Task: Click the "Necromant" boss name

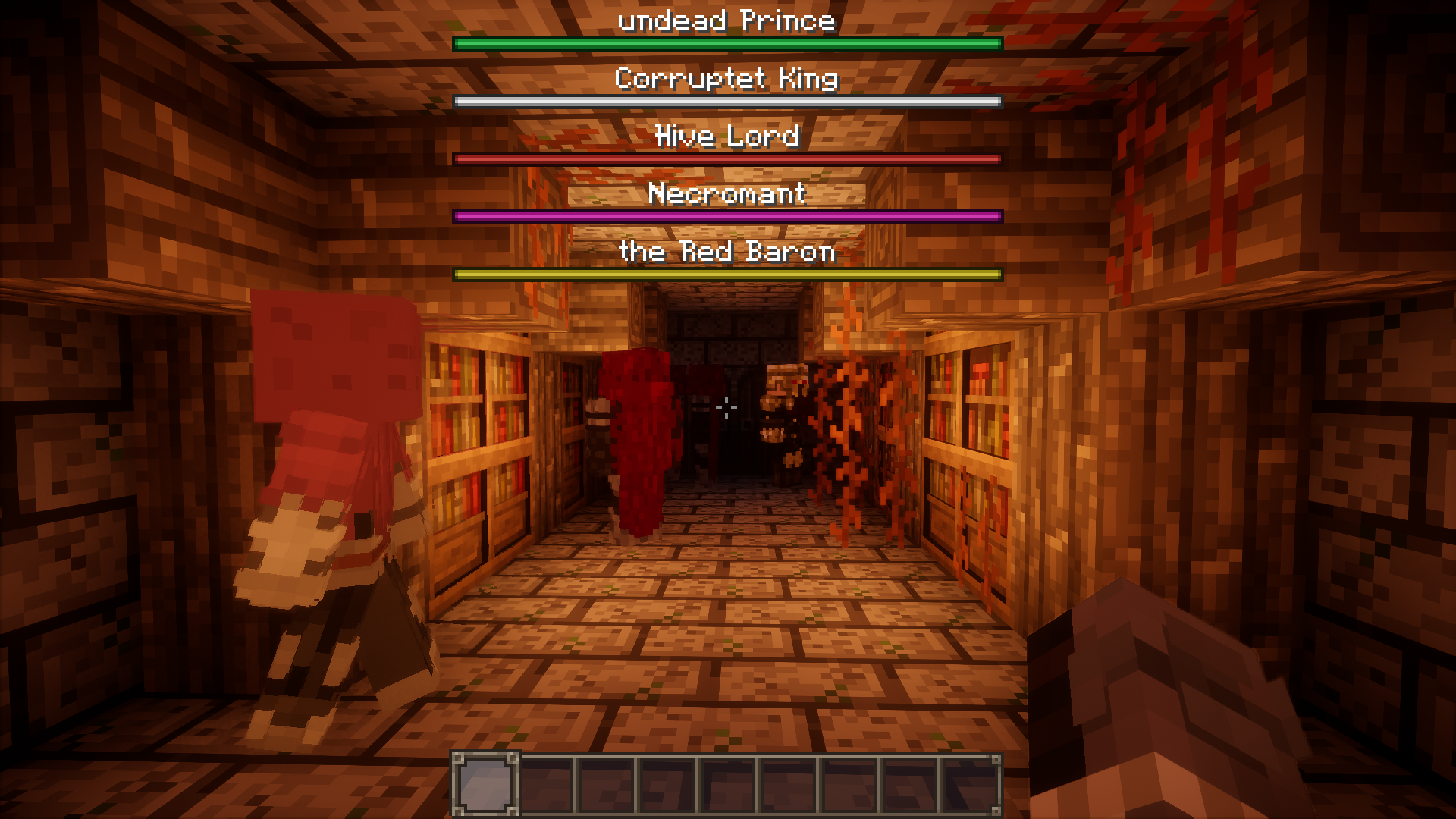Action: [726, 194]
